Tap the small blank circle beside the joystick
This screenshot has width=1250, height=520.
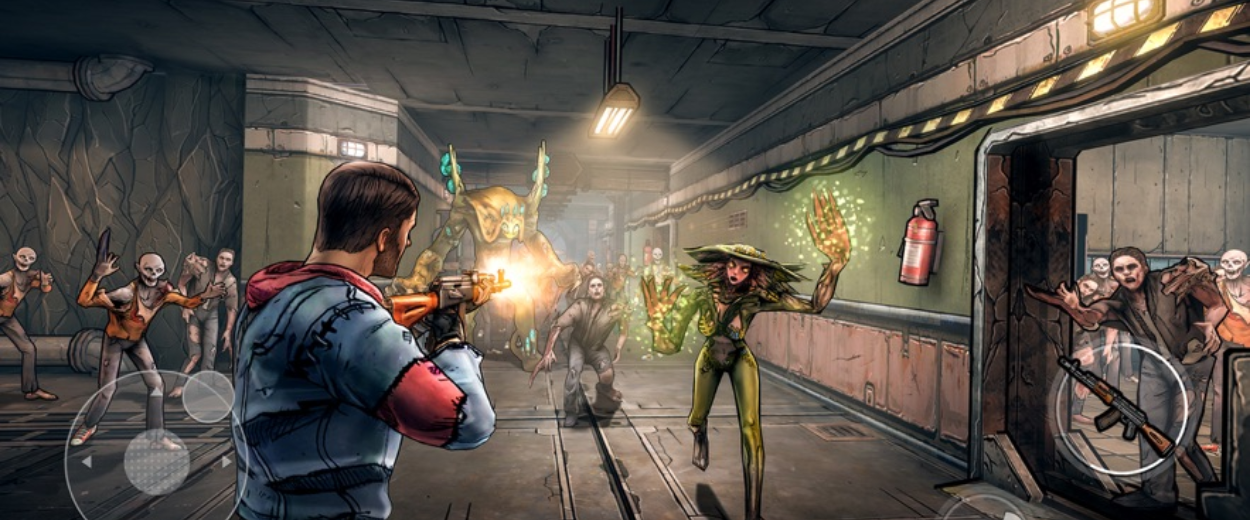coord(208,396)
